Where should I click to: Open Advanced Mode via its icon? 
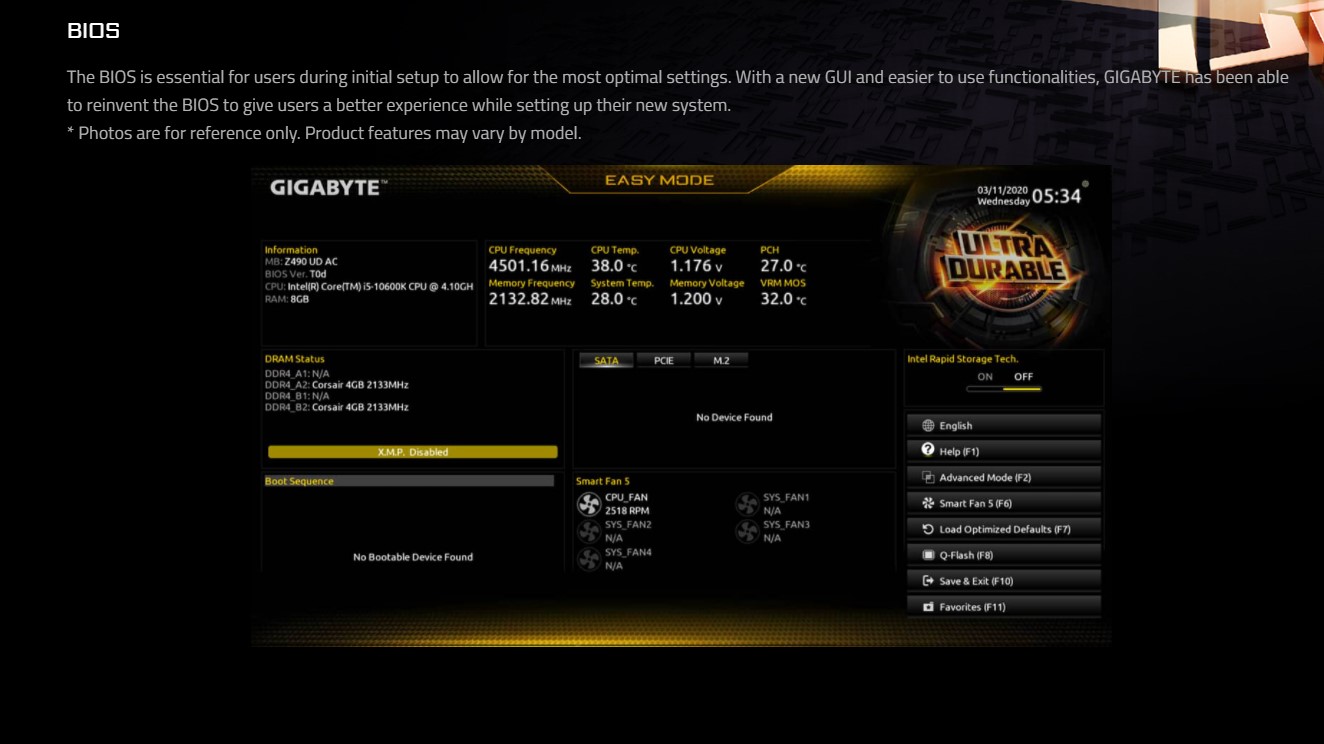pos(929,476)
